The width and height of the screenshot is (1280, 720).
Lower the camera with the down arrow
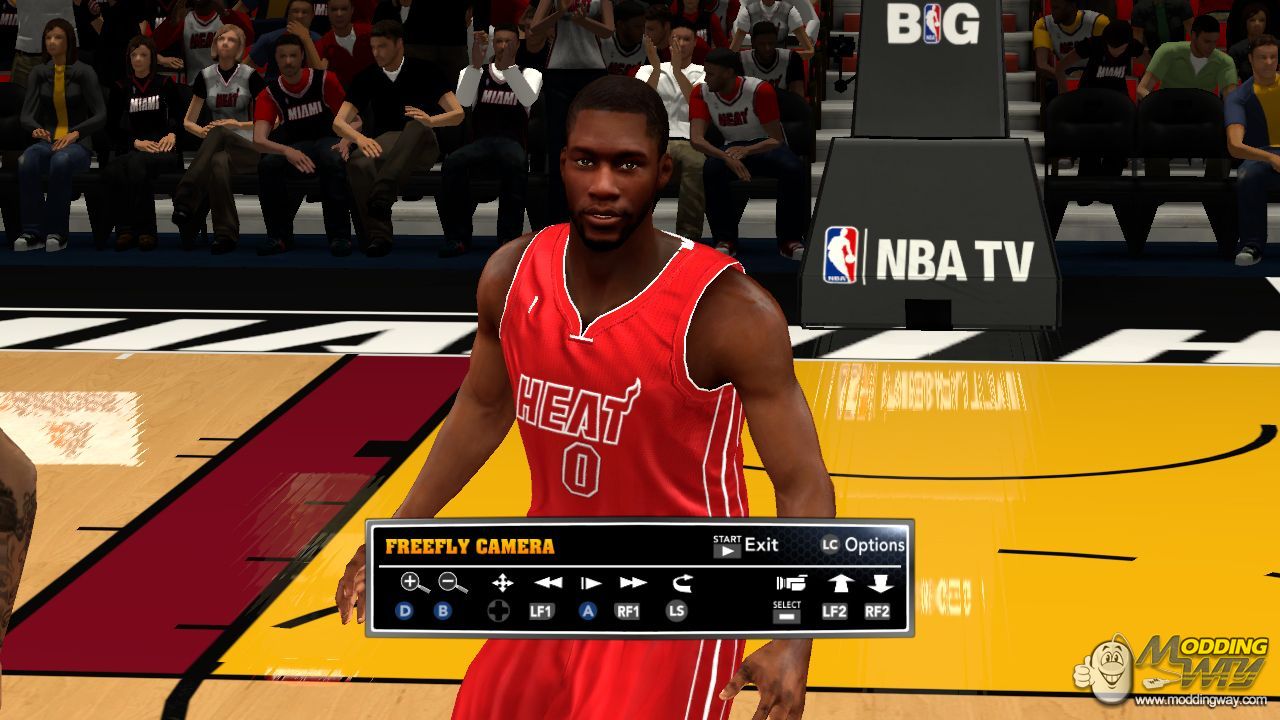tap(879, 582)
